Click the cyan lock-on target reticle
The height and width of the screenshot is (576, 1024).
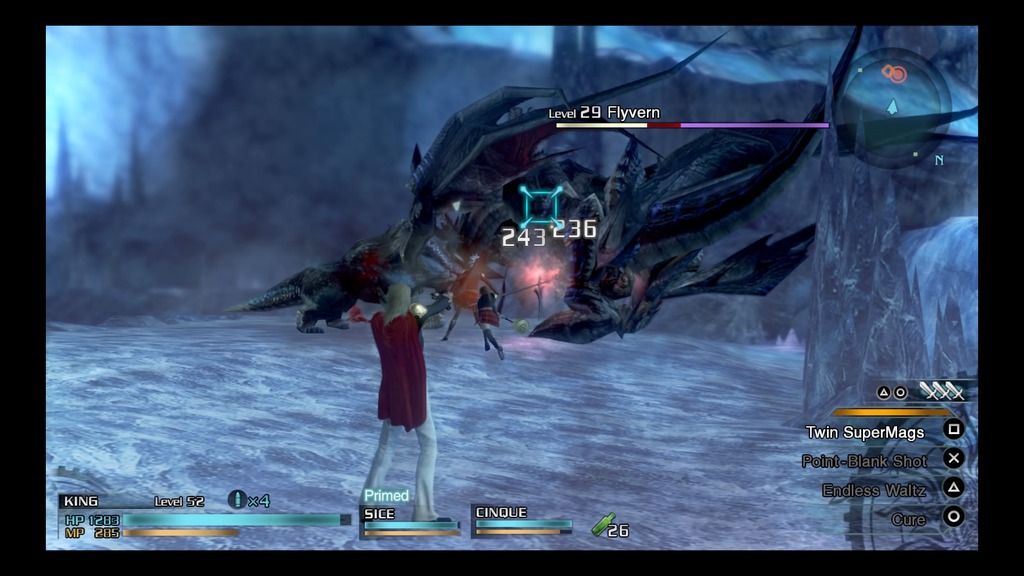[541, 205]
